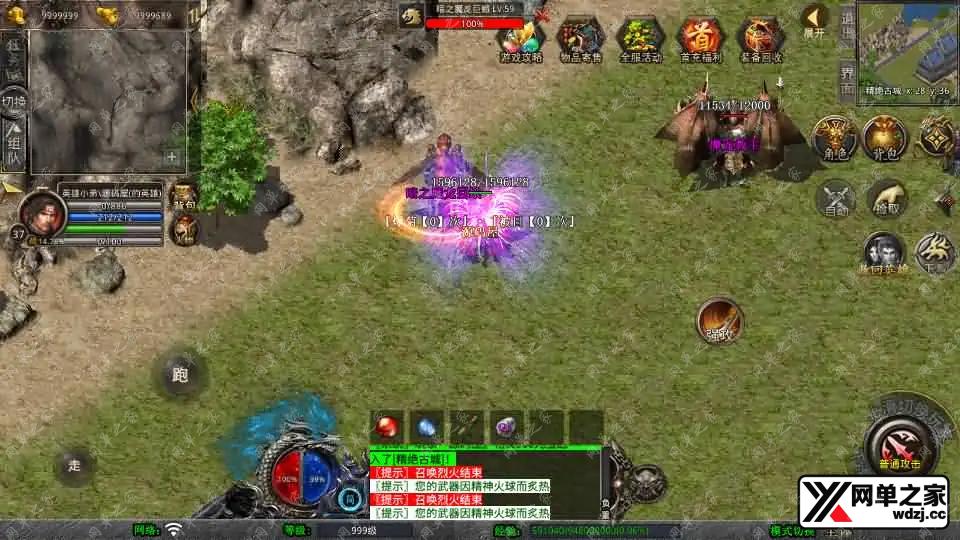The width and height of the screenshot is (960, 540).
Task: Select the blue potion hotbar slot
Action: (427, 427)
